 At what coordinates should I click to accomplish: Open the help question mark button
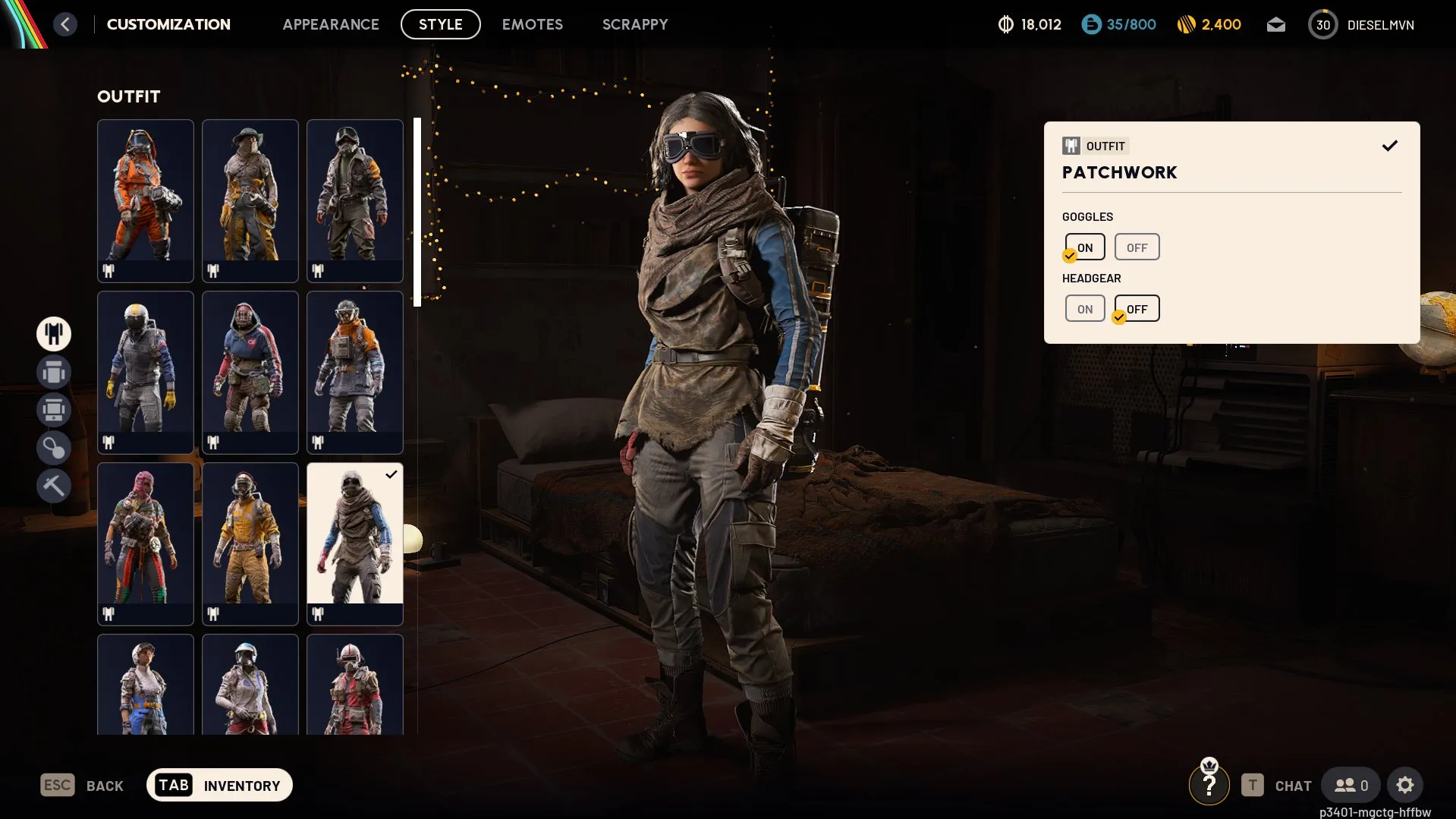[1209, 786]
